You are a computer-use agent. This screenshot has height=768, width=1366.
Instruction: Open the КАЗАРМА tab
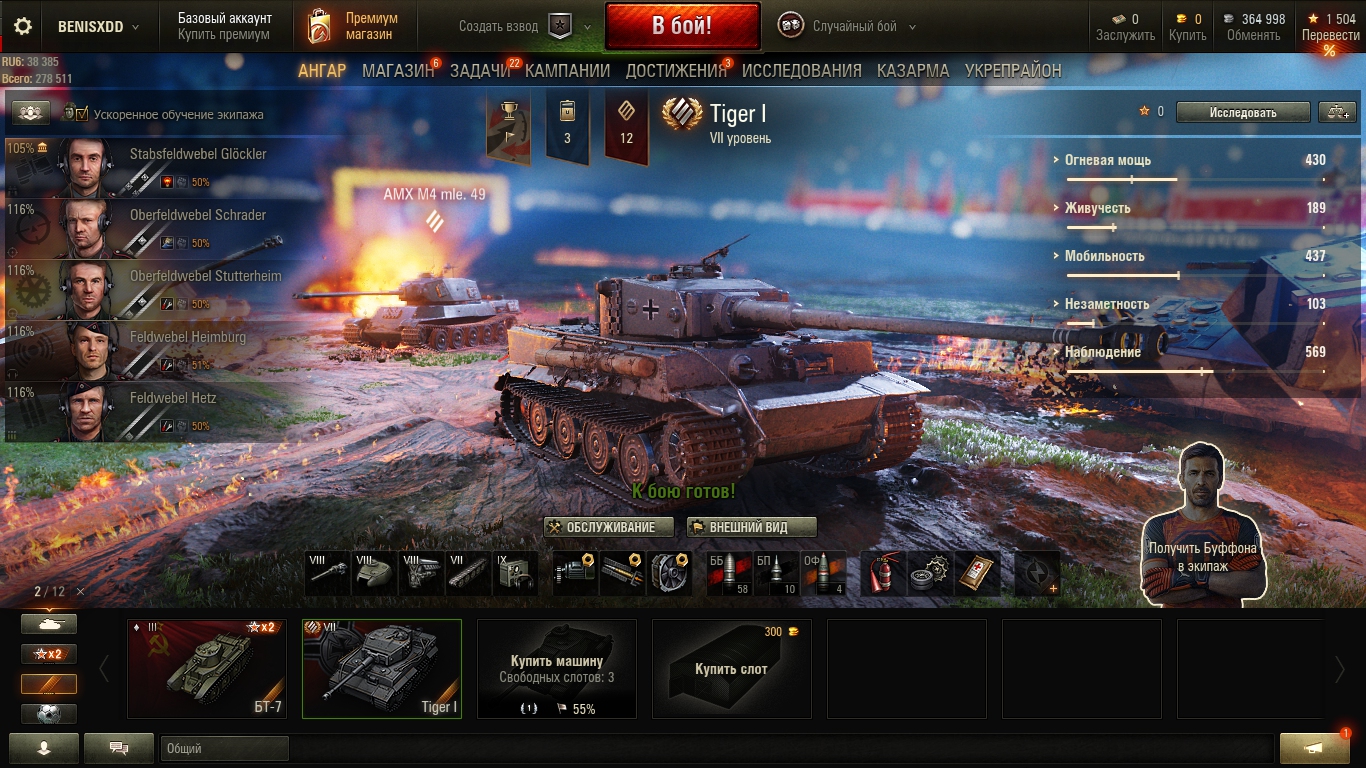913,71
